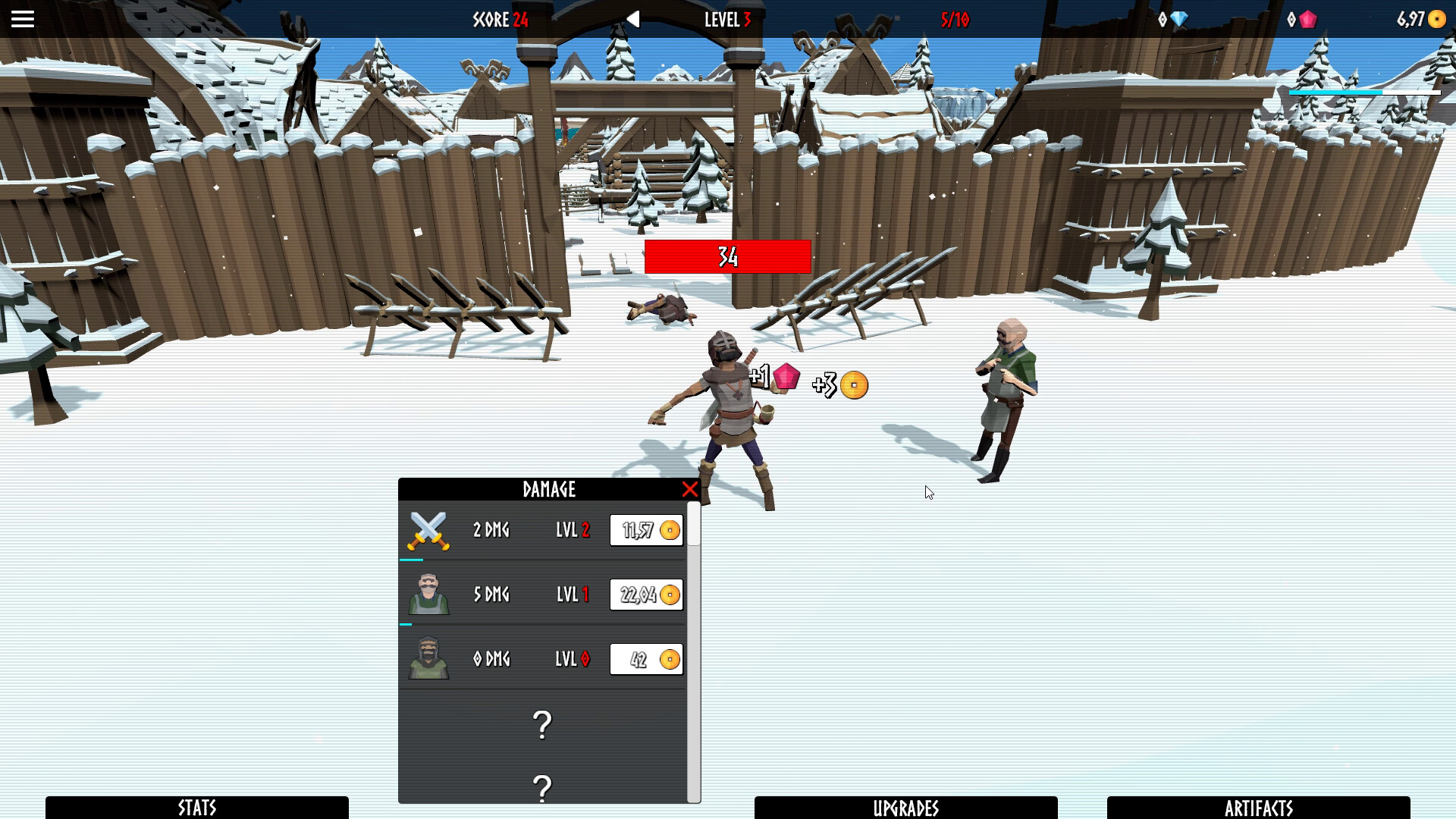This screenshot has height=819, width=1456.
Task: Click the back arrow beside LEVEL 3
Action: pos(633,20)
